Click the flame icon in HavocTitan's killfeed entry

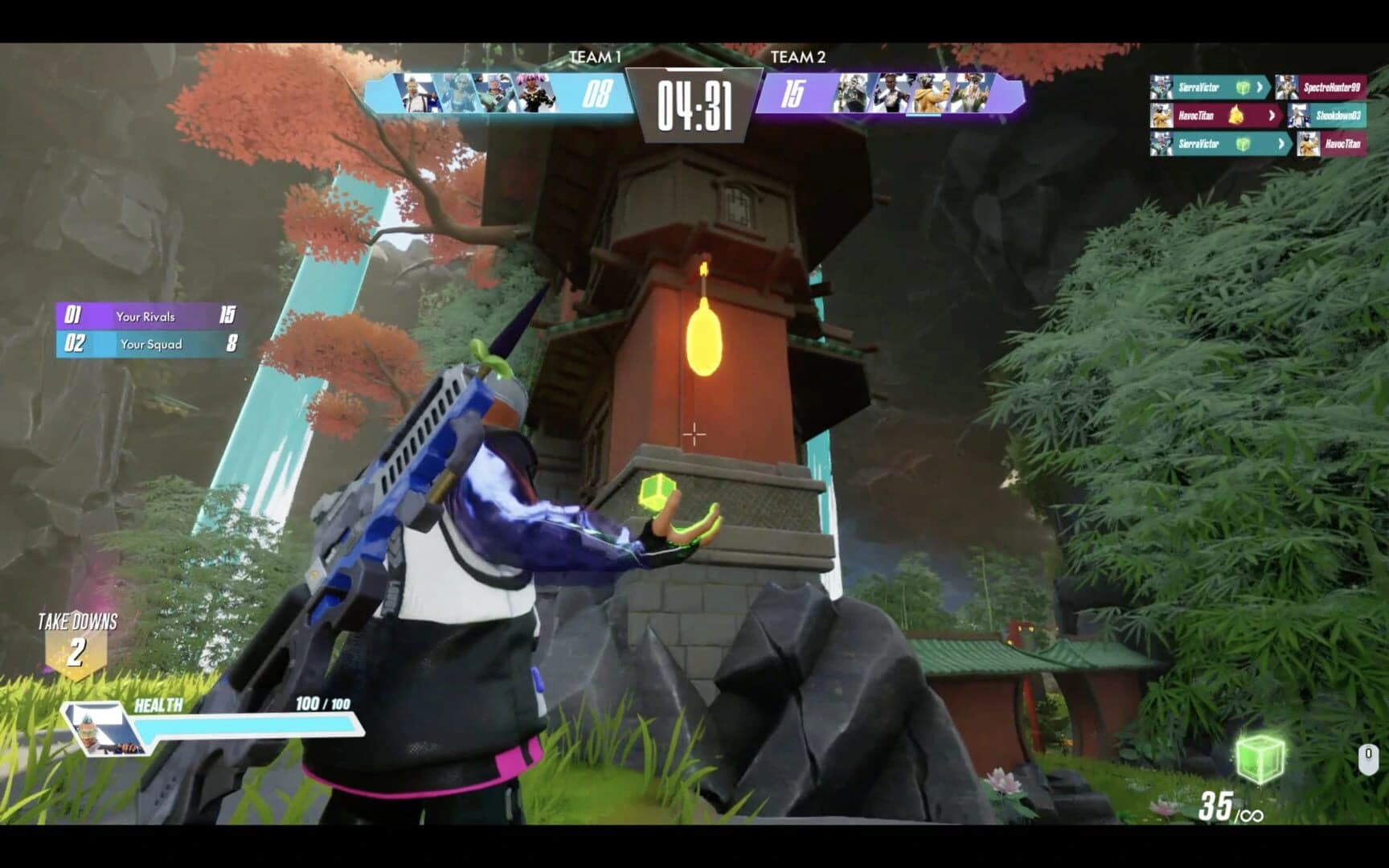point(1235,115)
